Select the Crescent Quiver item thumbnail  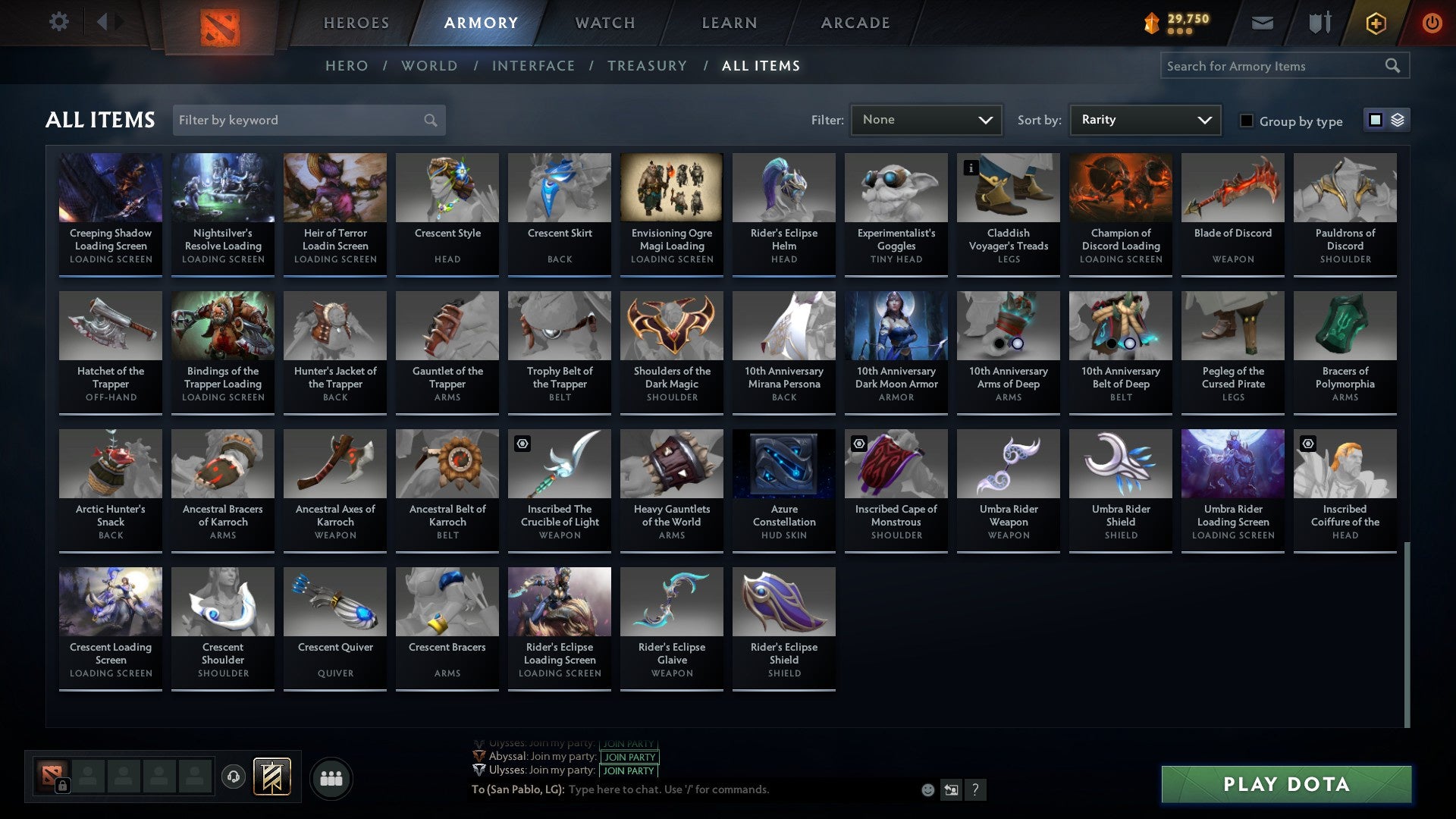[334, 601]
